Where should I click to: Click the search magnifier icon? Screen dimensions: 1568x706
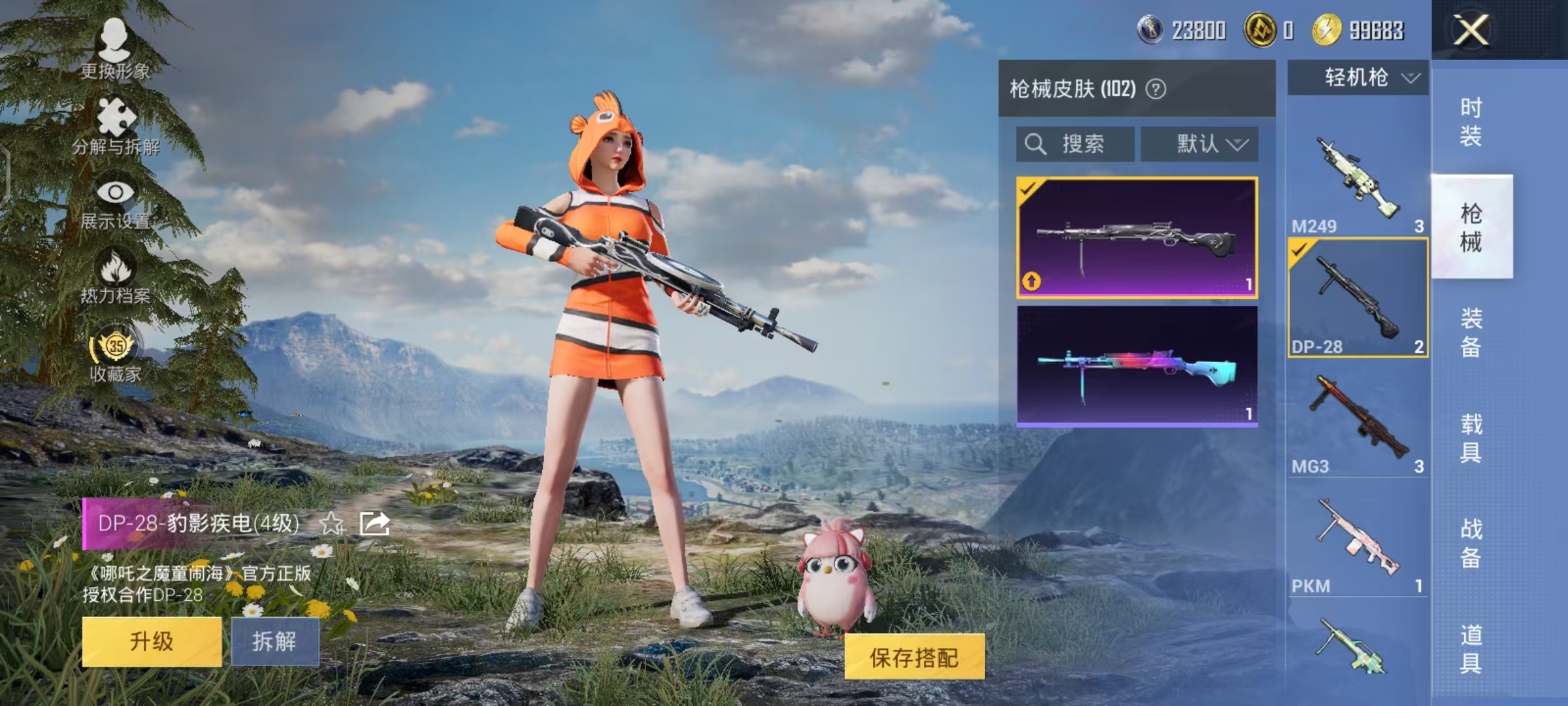coord(1036,144)
